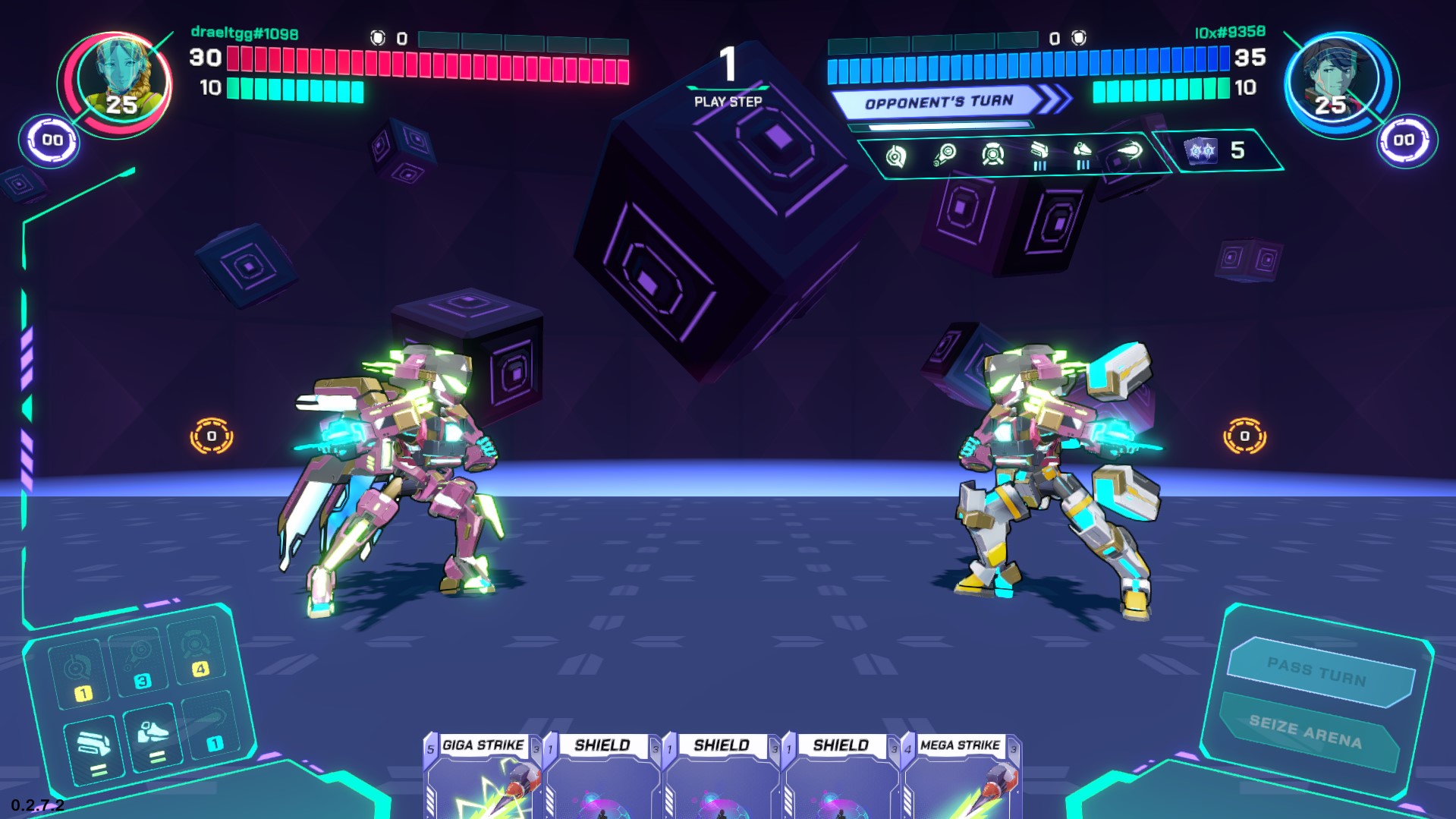Choose the yellow 1 core part slot
1456x819 pixels.
(x=77, y=674)
